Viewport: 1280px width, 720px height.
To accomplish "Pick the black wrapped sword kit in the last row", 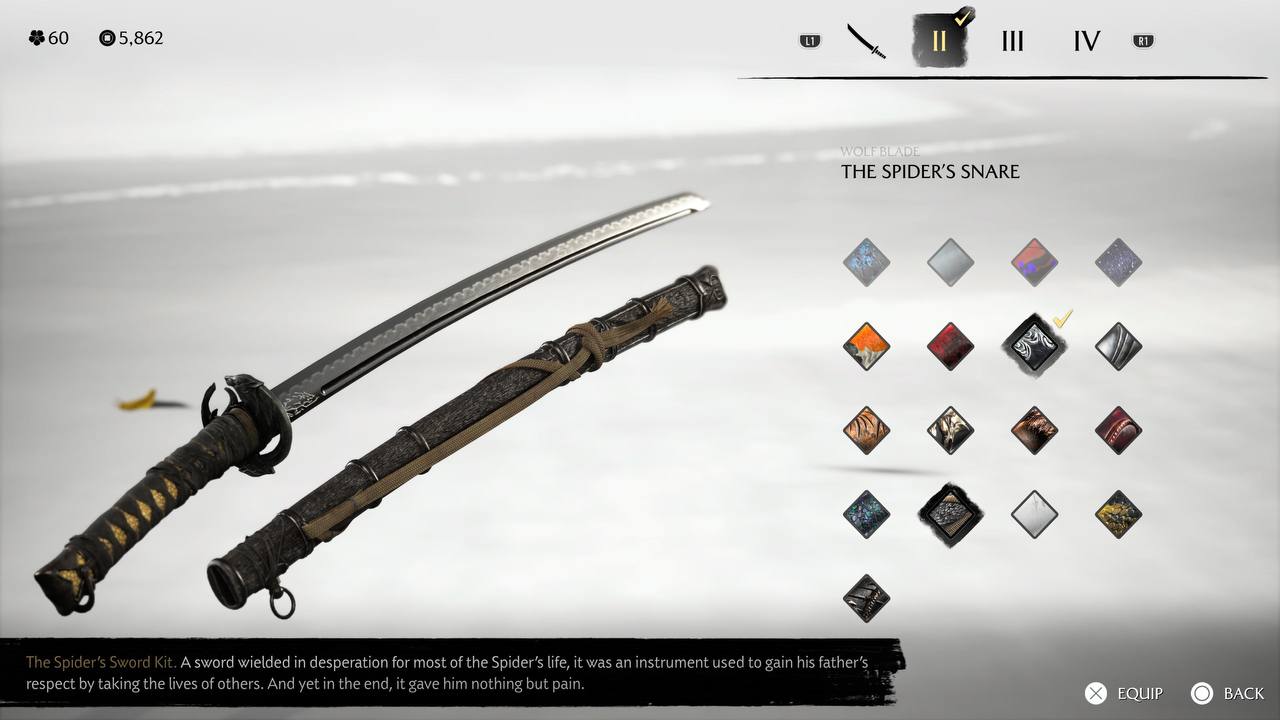I will [x=866, y=599].
